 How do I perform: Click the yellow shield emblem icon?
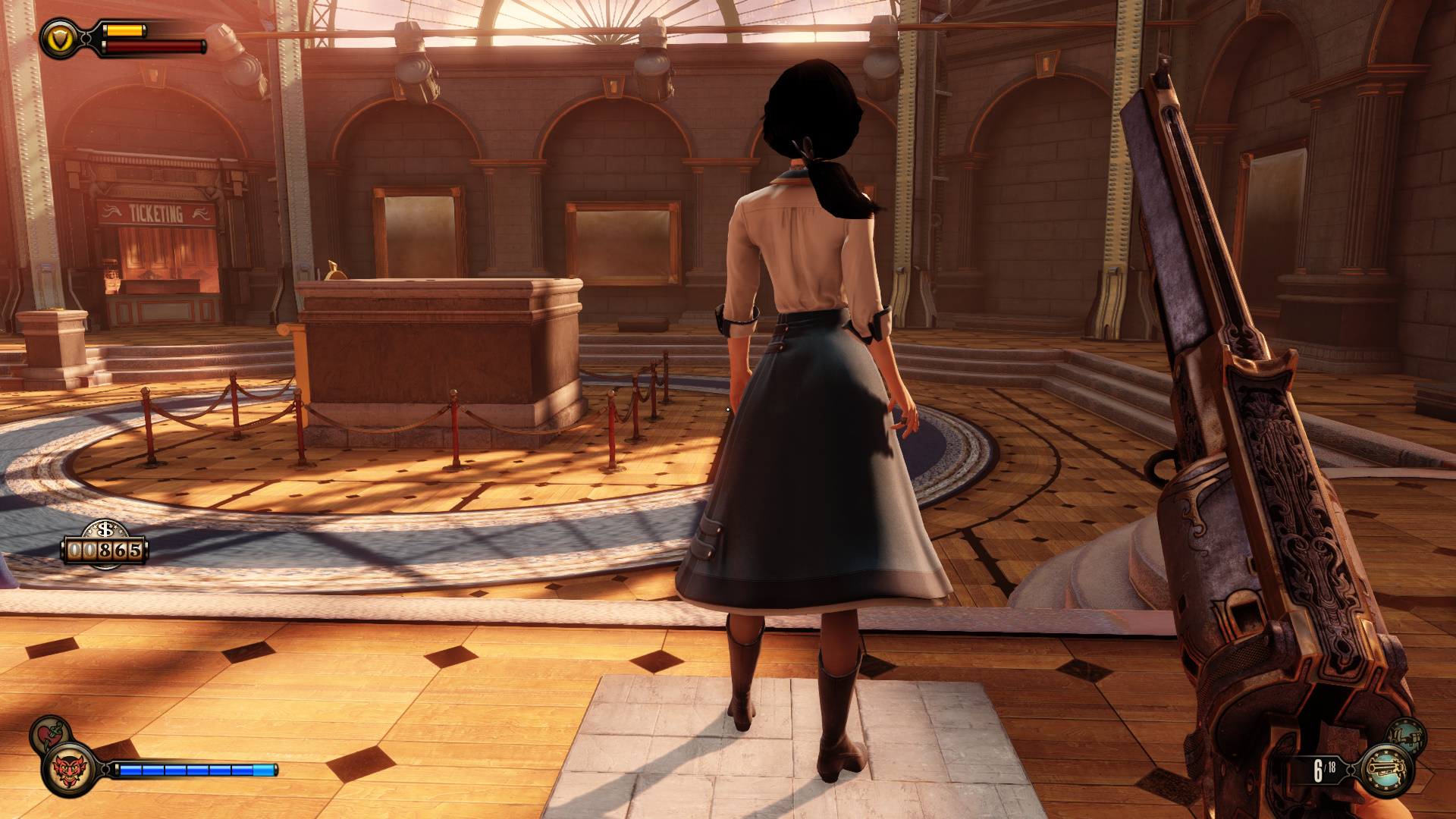click(x=59, y=38)
